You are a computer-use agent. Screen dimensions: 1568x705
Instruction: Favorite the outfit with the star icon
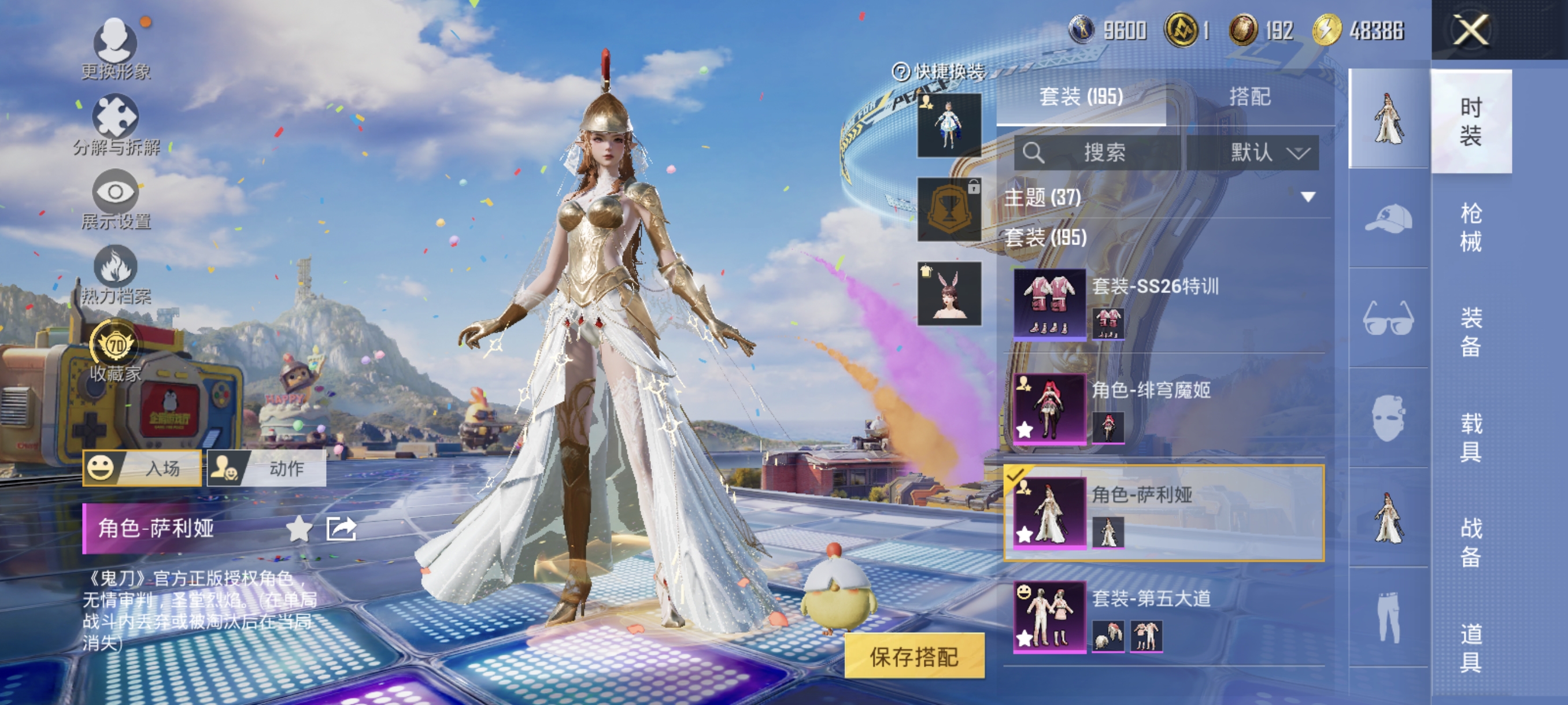click(x=299, y=528)
